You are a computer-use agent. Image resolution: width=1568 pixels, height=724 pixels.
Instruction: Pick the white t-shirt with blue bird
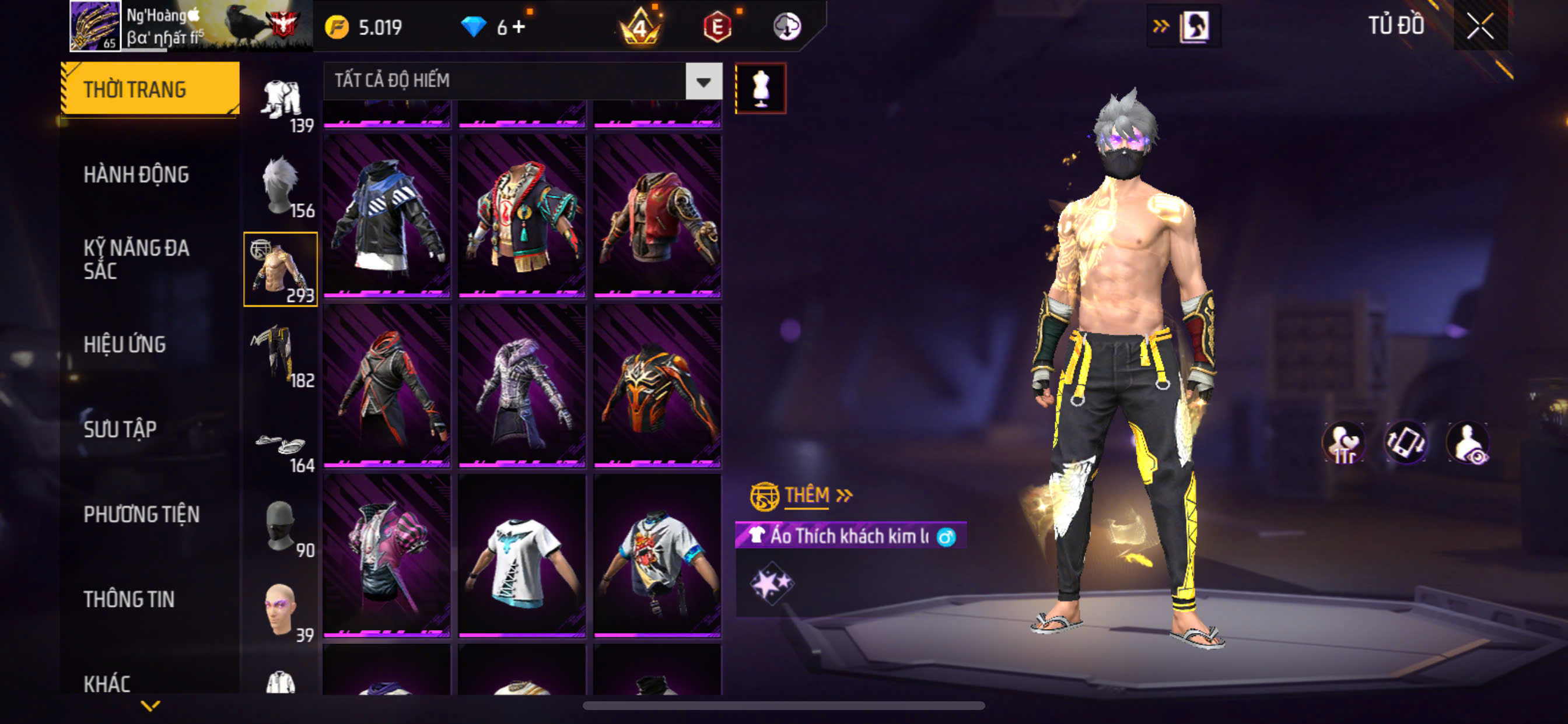click(522, 556)
